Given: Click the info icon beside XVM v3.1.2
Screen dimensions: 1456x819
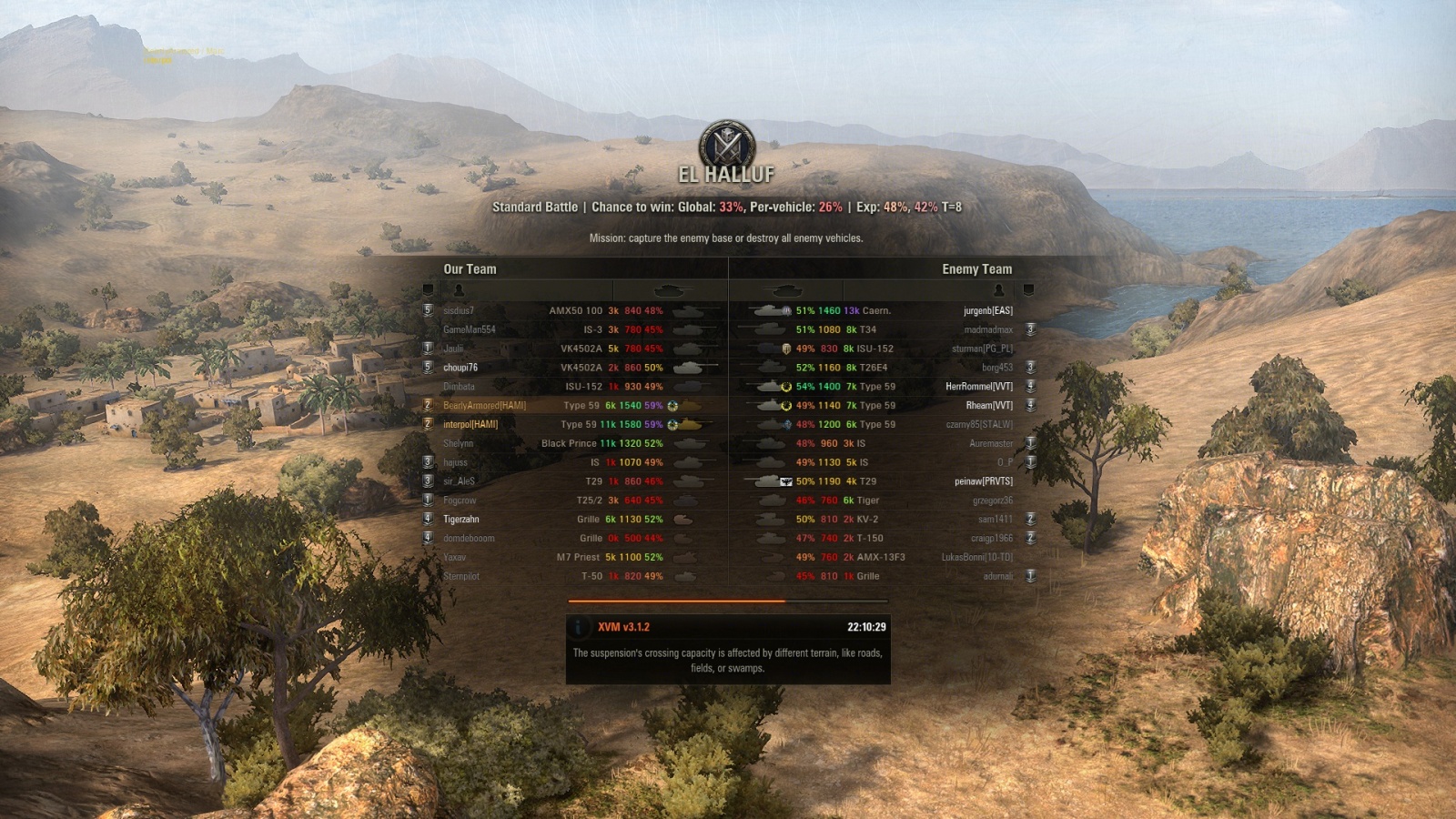Looking at the screenshot, I should (x=579, y=627).
